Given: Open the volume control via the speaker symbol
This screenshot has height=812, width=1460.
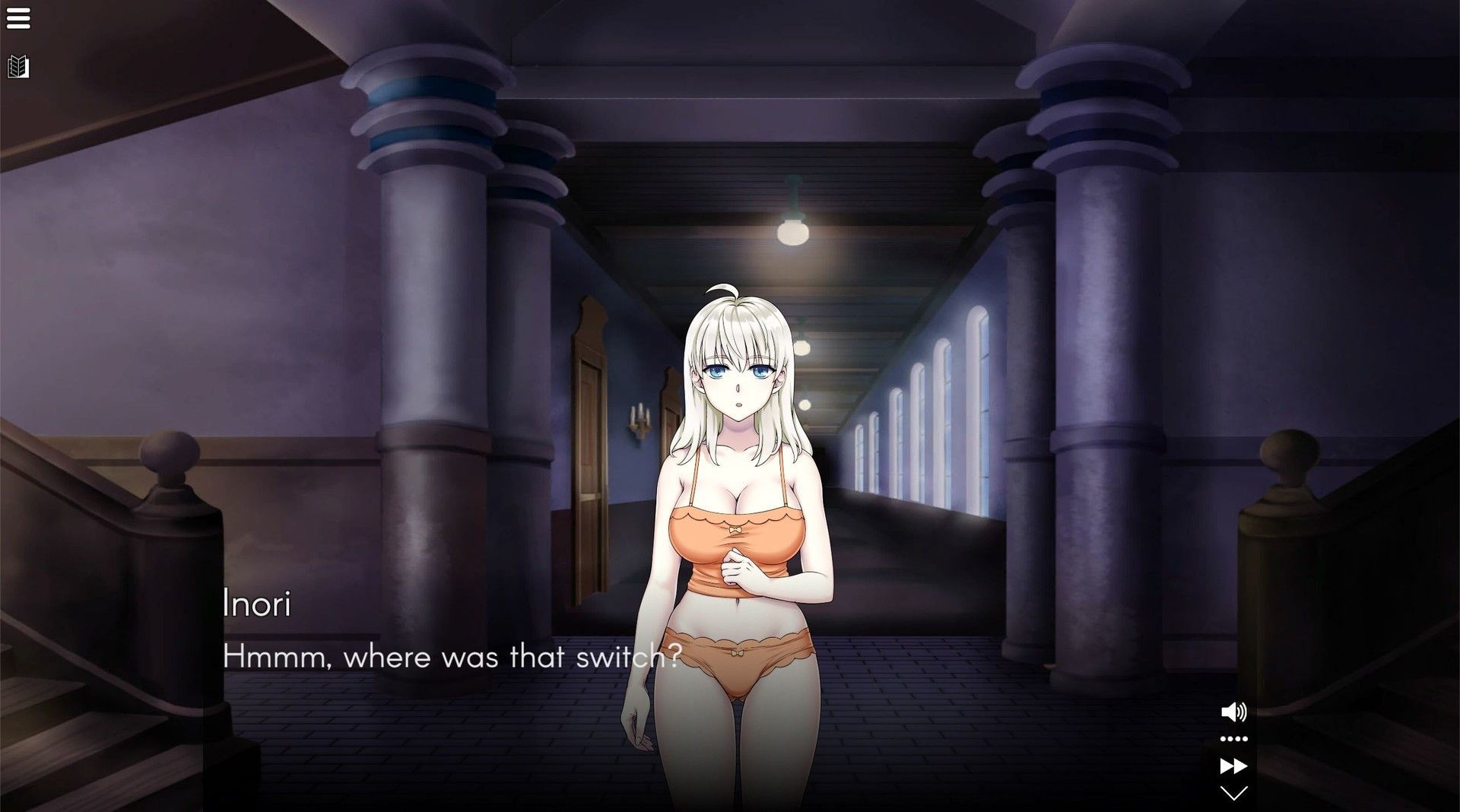Looking at the screenshot, I should 1236,712.
